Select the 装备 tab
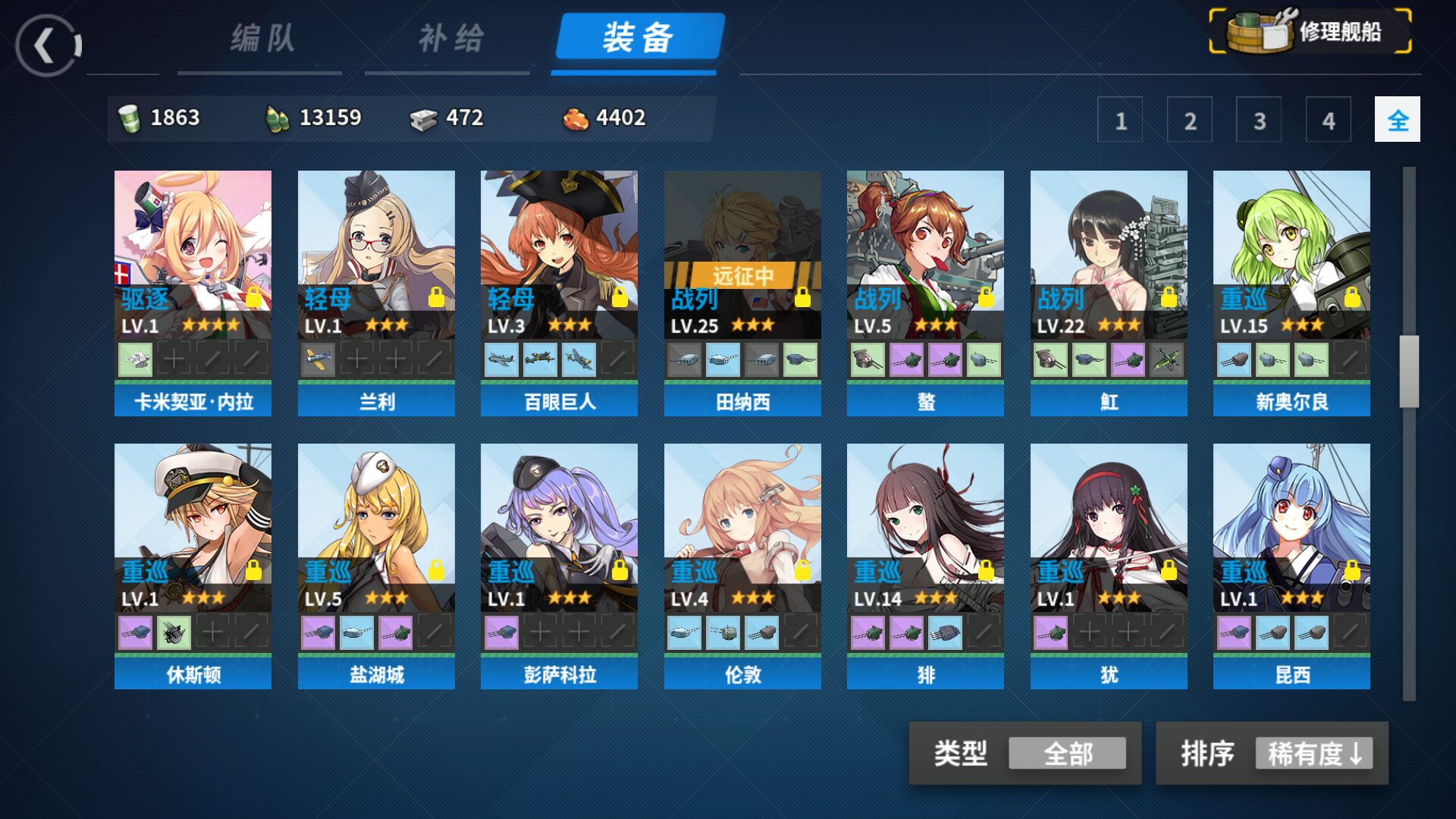This screenshot has width=1456, height=819. tap(638, 38)
